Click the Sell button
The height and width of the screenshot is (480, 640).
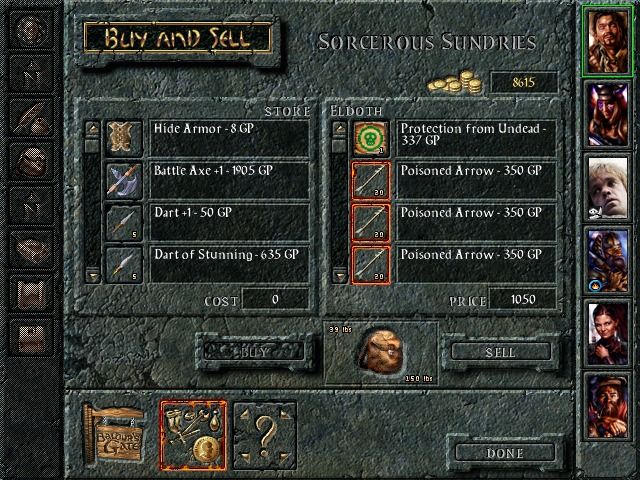pos(500,352)
